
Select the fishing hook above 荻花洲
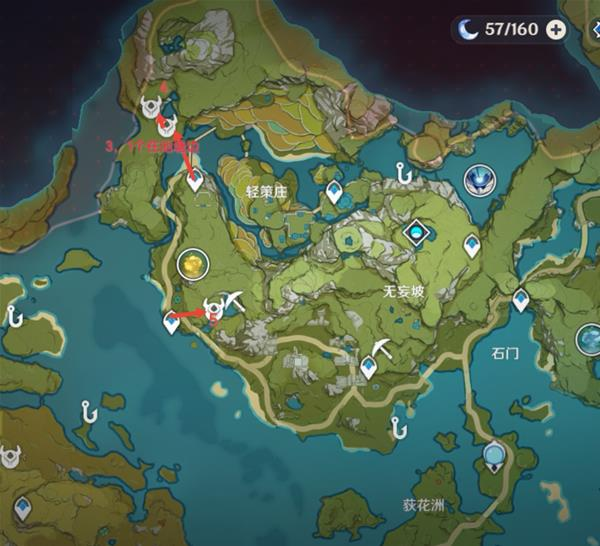(x=399, y=427)
